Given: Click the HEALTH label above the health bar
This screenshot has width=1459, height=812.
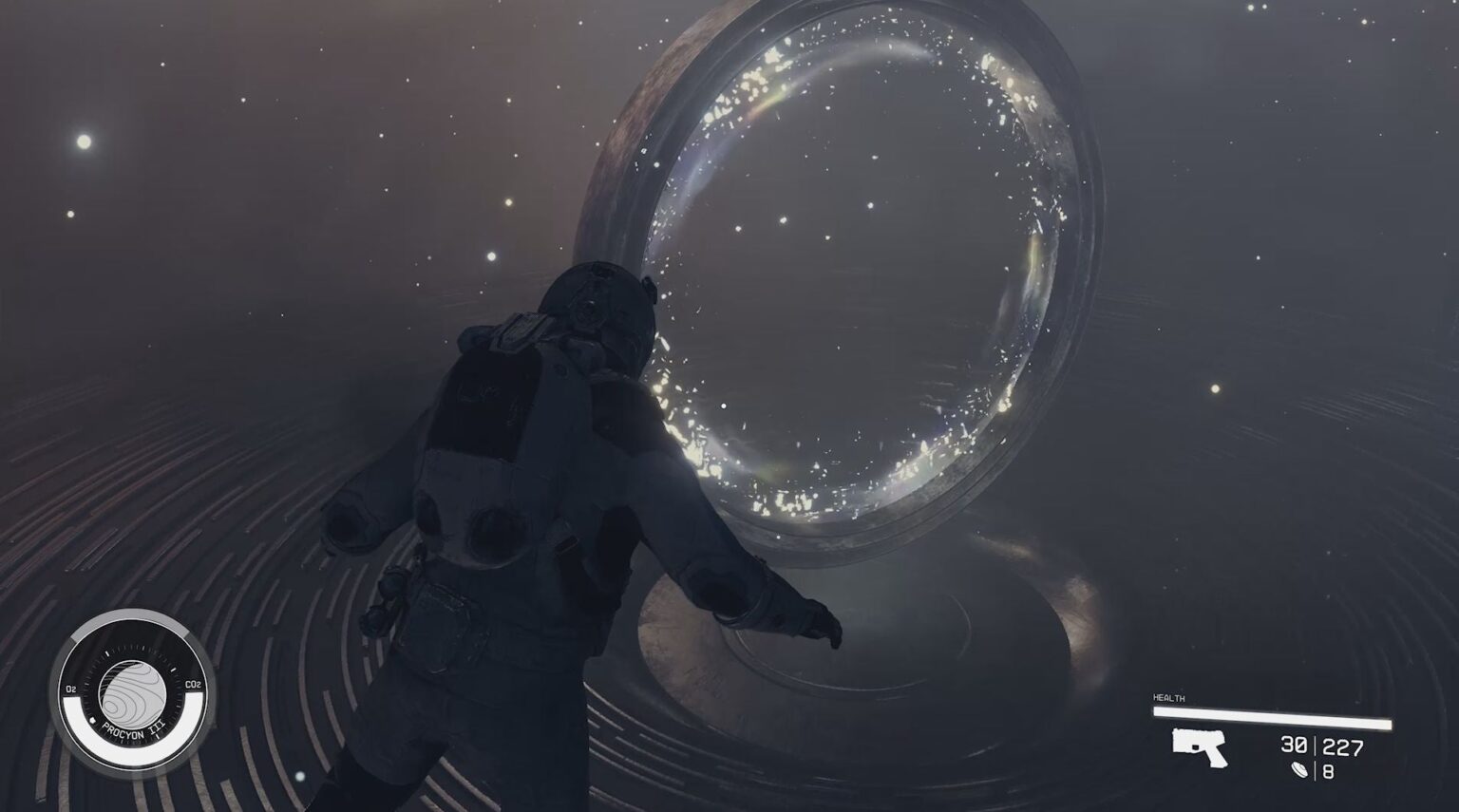Looking at the screenshot, I should click(1169, 696).
